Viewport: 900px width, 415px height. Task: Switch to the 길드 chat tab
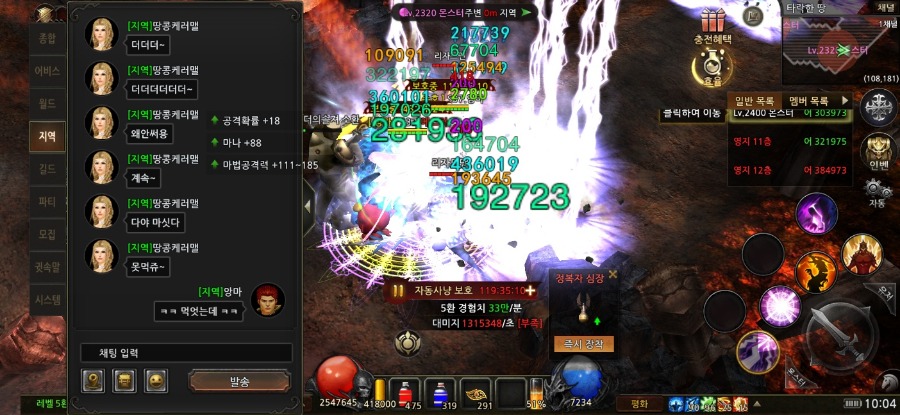pyautogui.click(x=47, y=170)
